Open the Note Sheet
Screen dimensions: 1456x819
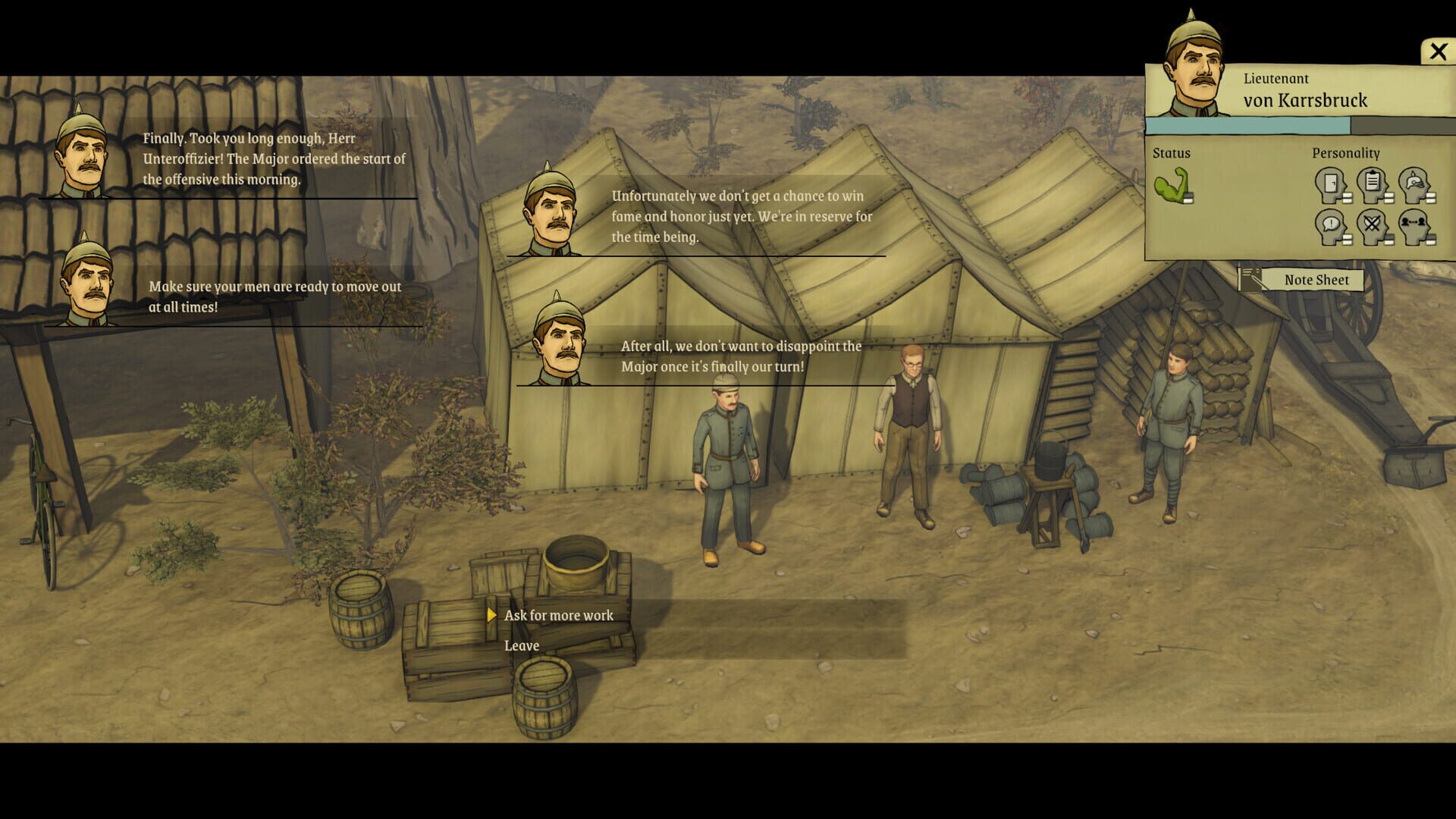pyautogui.click(x=1318, y=280)
